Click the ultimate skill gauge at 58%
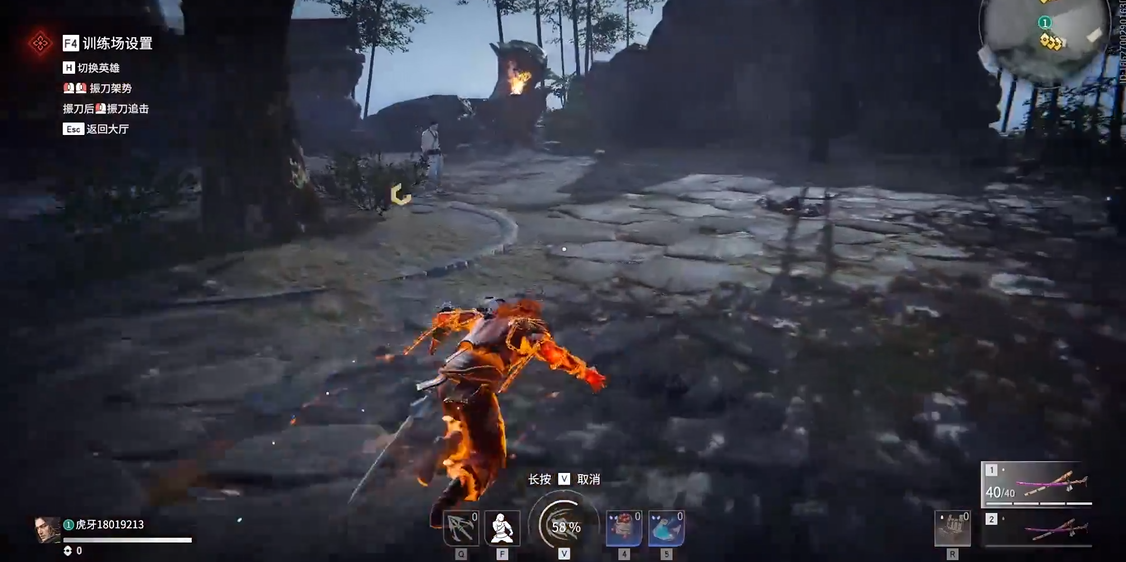This screenshot has width=1126, height=562. tap(564, 526)
